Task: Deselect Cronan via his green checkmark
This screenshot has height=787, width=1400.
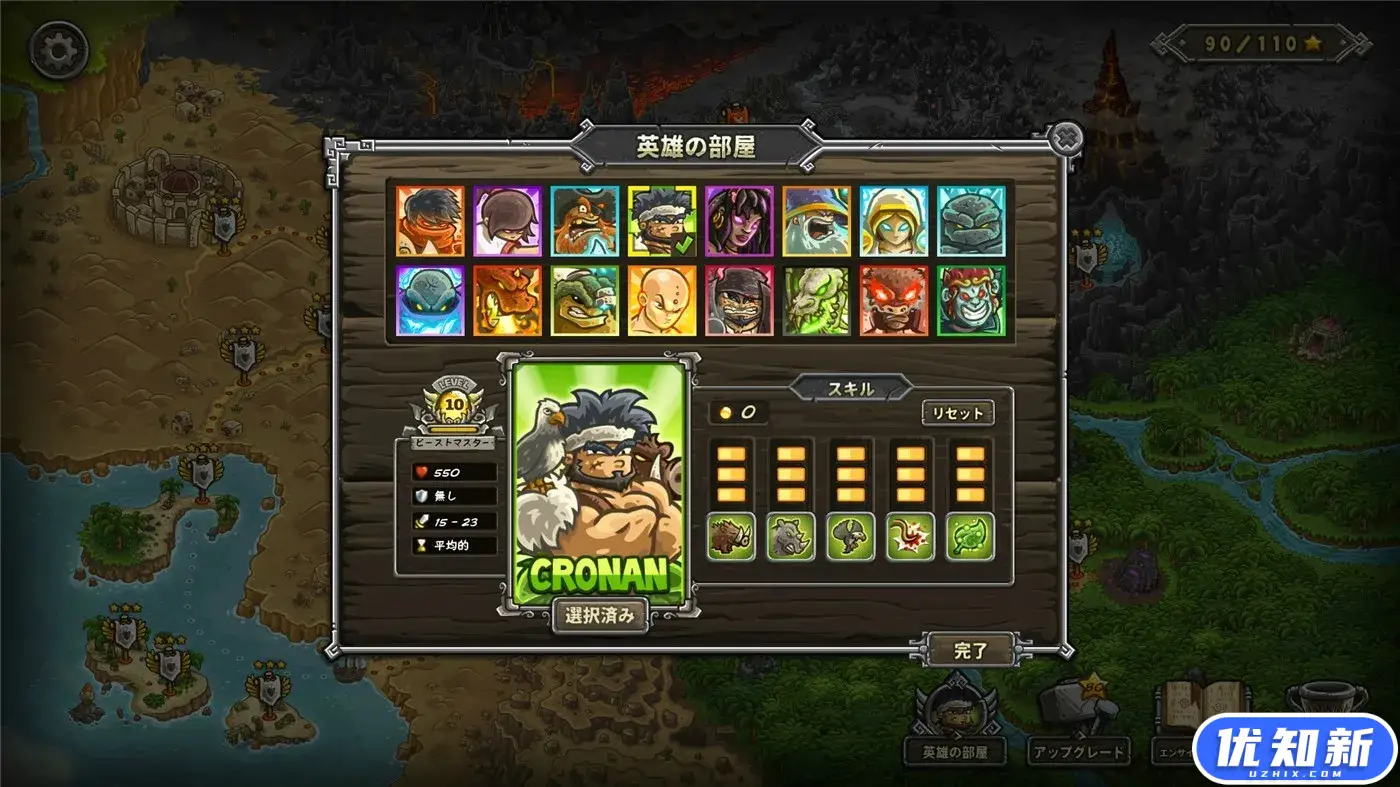Action: point(683,244)
